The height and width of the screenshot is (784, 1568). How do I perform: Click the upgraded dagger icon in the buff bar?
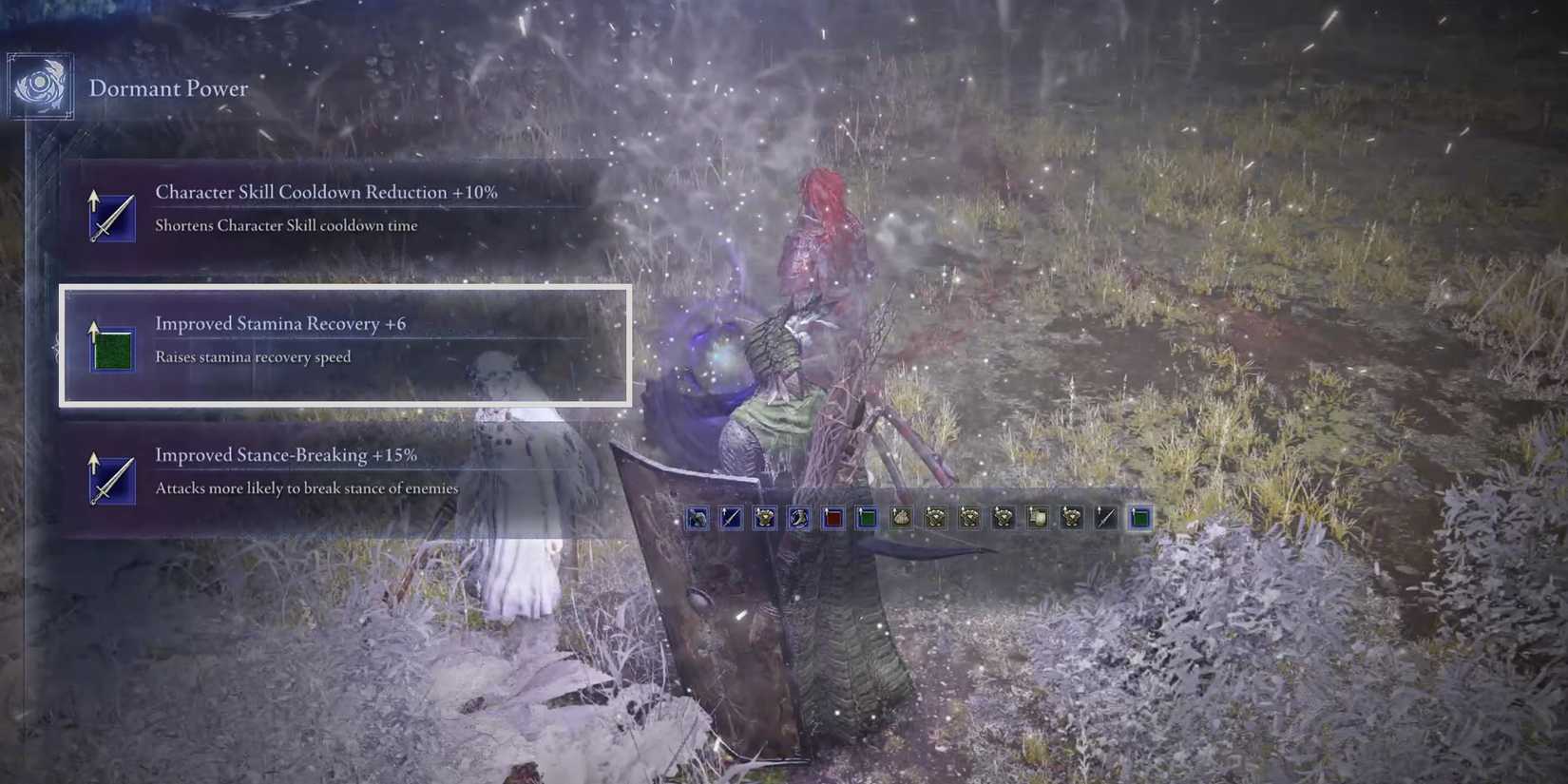[x=732, y=518]
